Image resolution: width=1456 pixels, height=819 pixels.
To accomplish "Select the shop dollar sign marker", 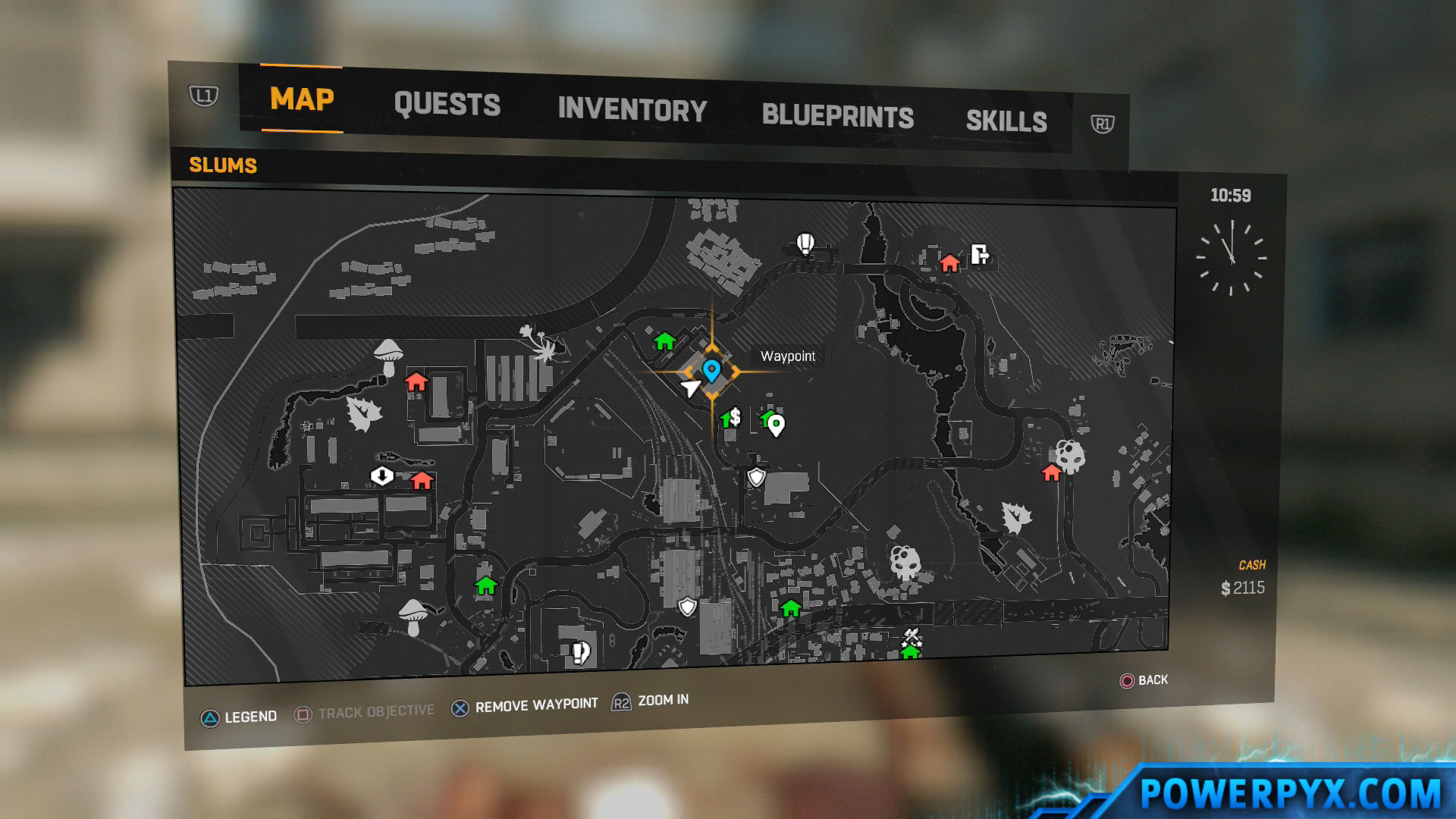I will tap(734, 417).
